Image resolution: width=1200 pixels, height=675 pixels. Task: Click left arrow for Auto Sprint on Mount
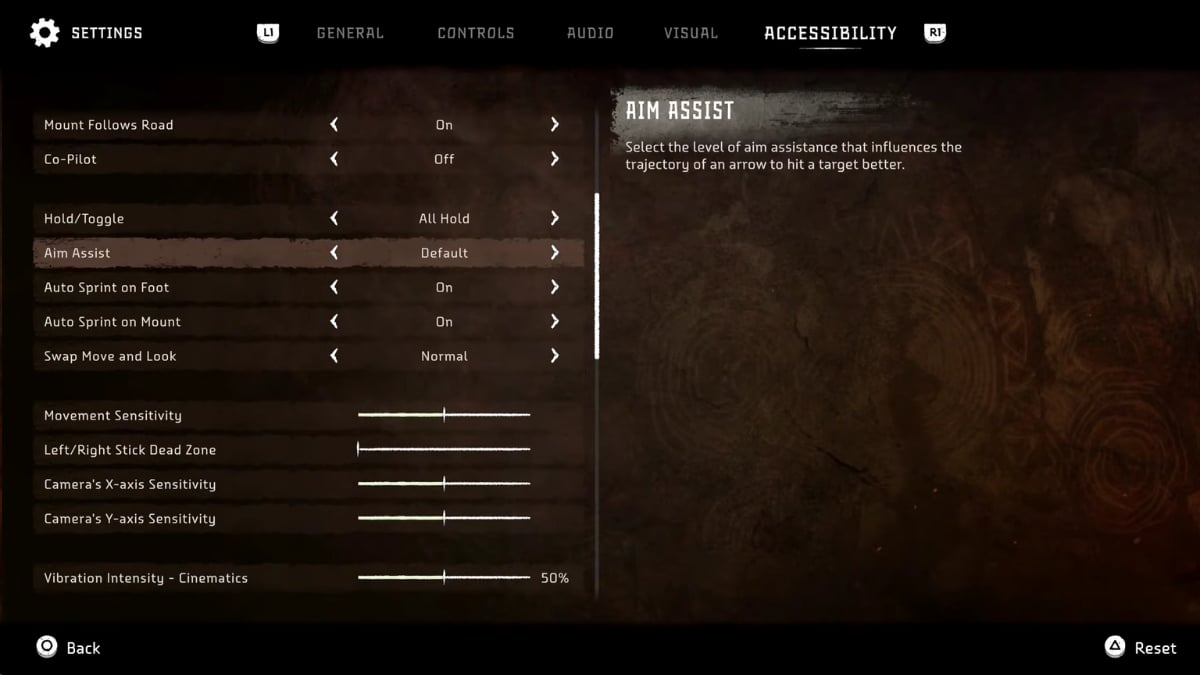334,322
